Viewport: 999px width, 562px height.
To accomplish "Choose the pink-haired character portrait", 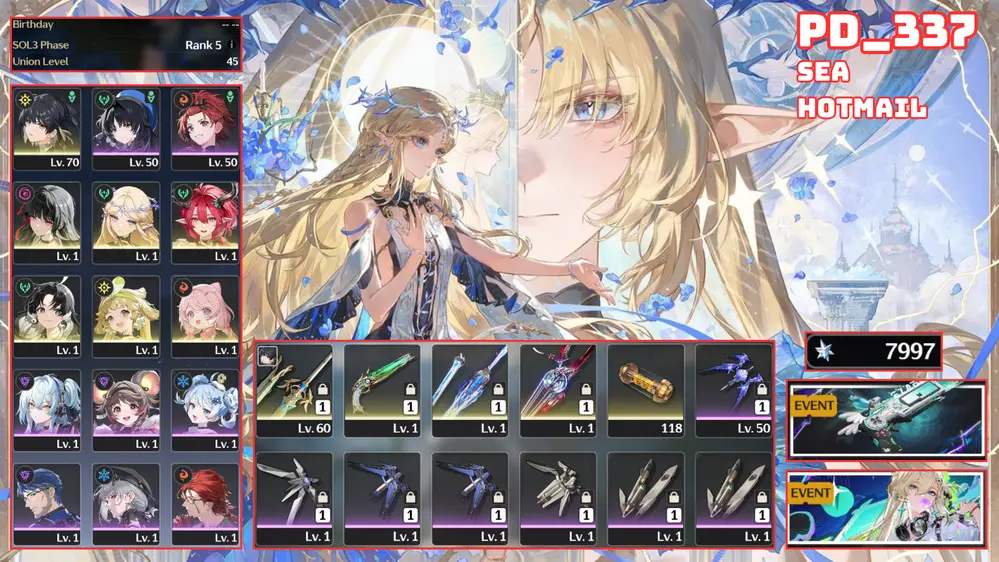I will coord(205,316).
